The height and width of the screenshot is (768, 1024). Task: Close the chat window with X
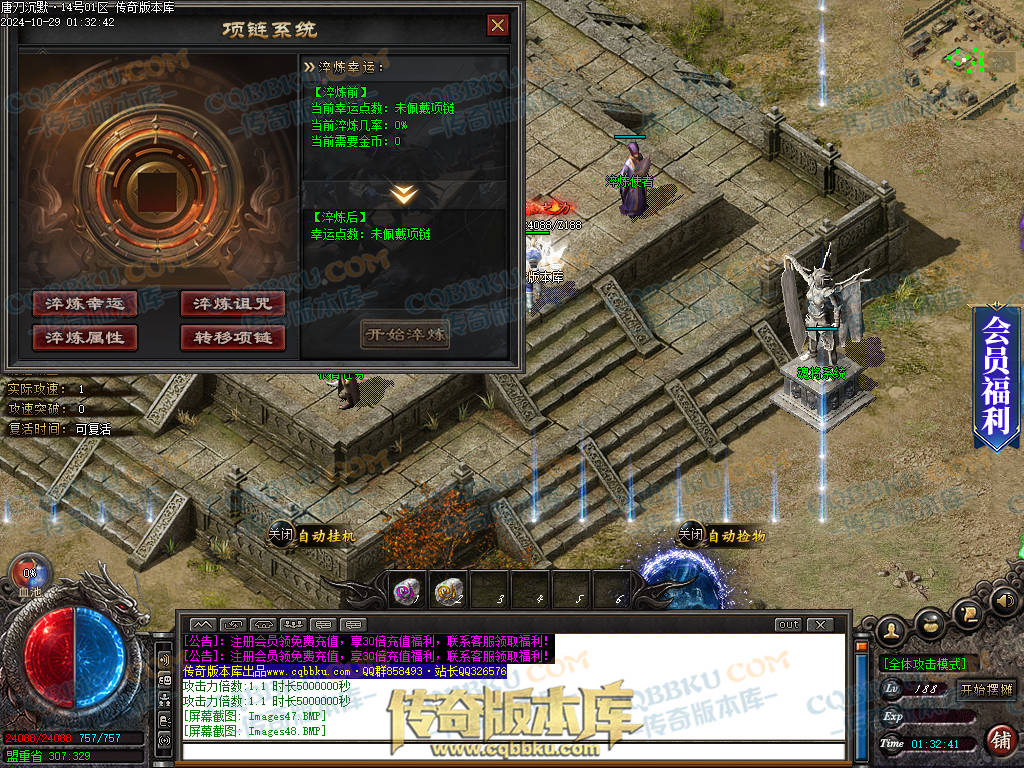[819, 625]
